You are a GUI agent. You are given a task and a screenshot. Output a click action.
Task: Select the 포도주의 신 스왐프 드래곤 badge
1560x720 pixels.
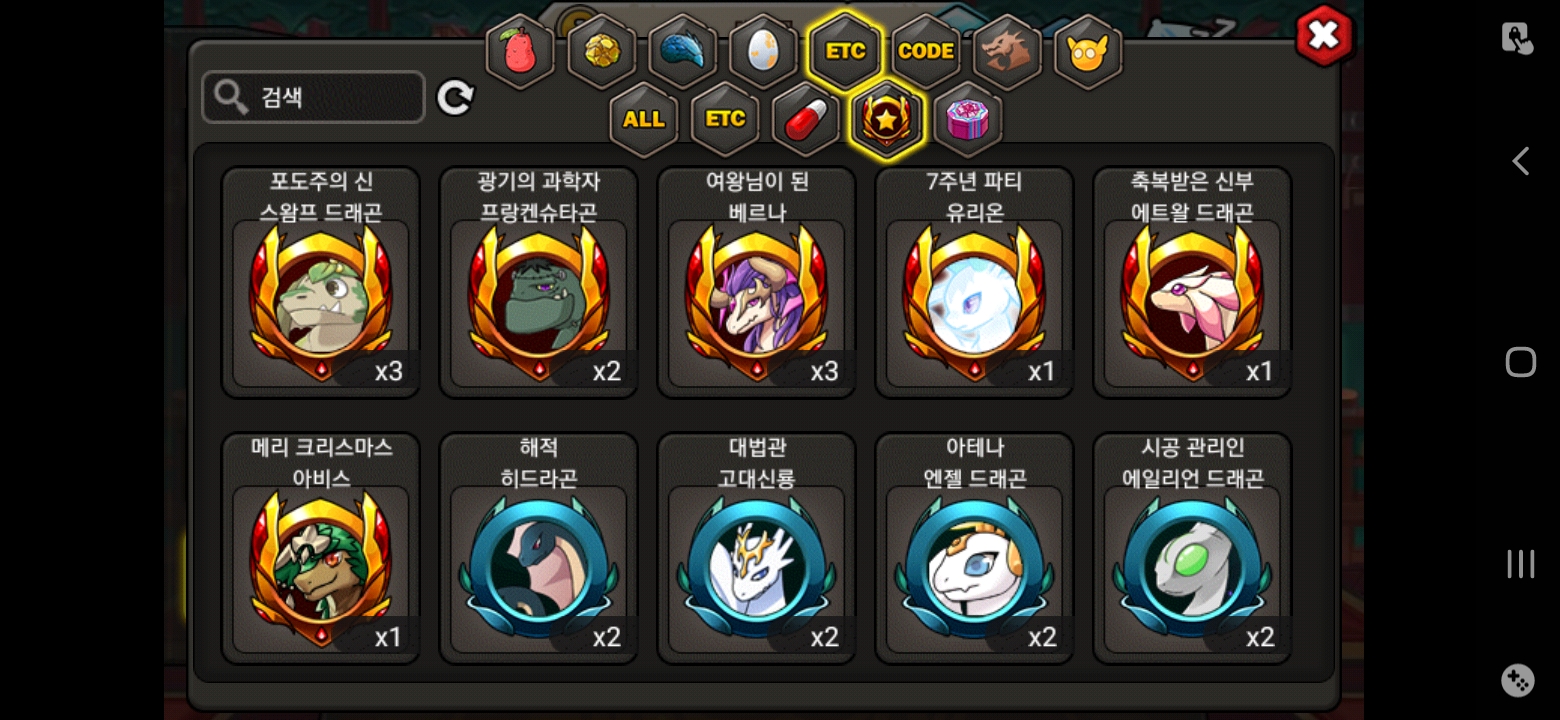coord(321,283)
